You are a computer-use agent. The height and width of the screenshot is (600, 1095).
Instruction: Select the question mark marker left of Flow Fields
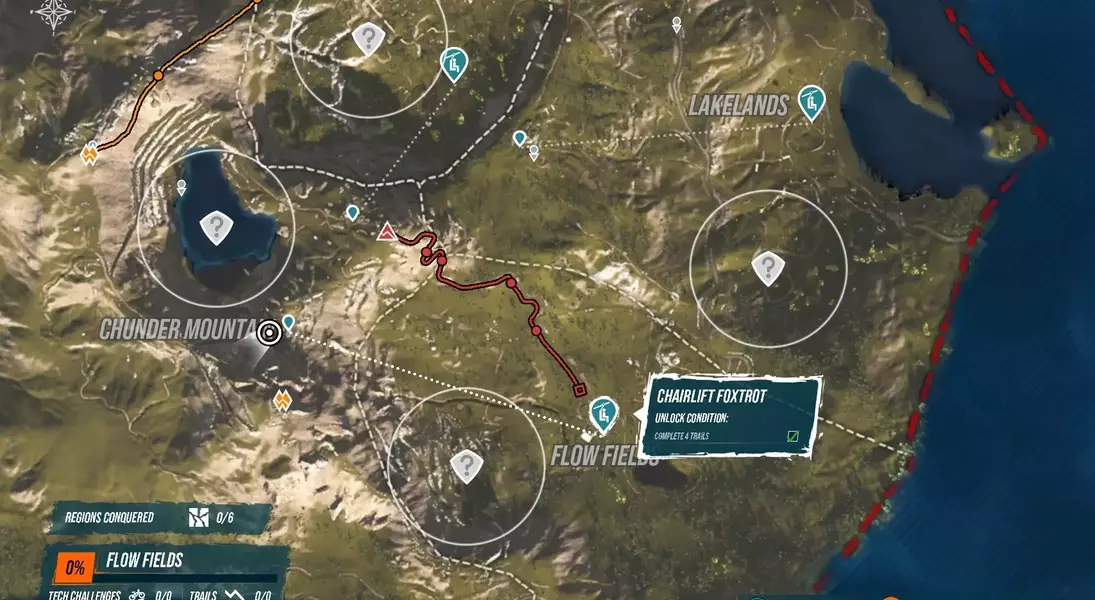point(465,465)
